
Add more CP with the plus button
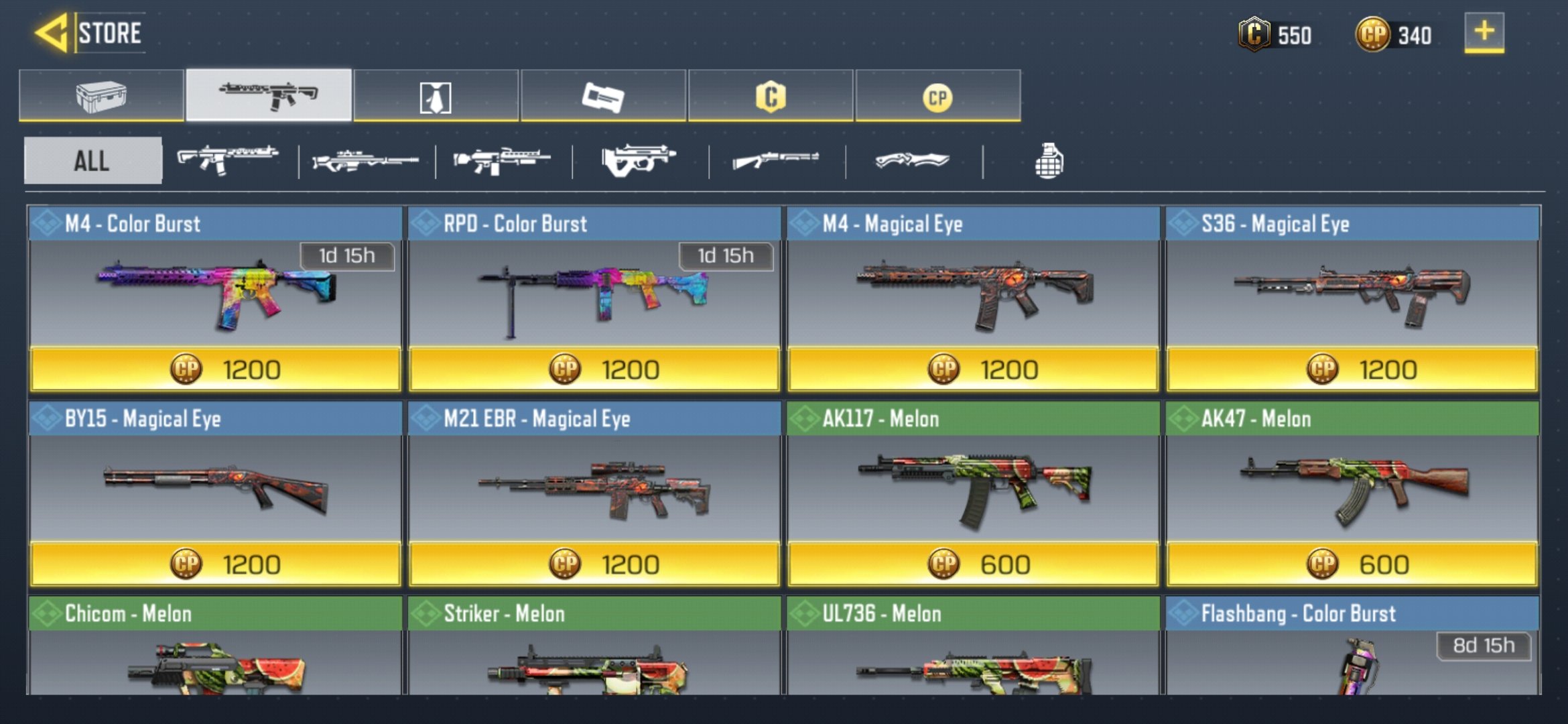1484,32
